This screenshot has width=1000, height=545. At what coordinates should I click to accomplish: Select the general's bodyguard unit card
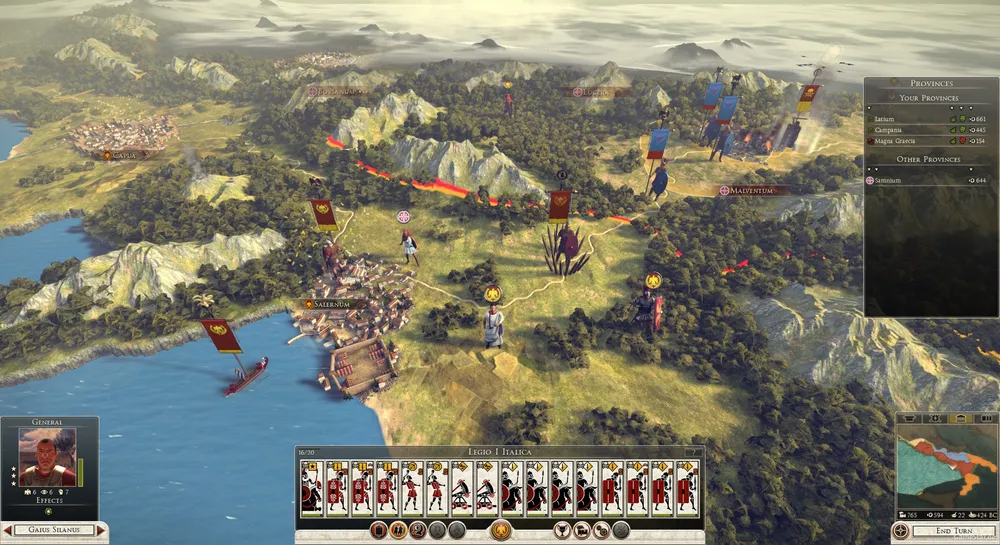point(311,488)
